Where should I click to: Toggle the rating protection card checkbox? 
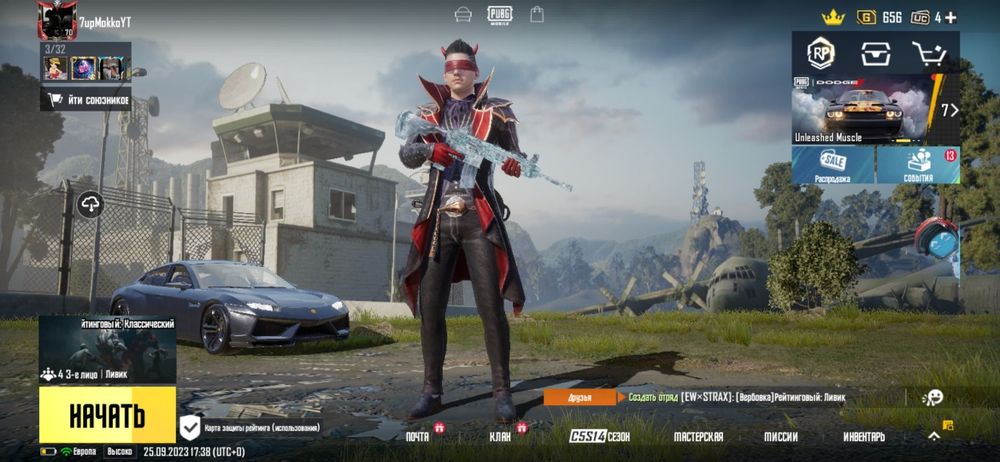tap(189, 428)
